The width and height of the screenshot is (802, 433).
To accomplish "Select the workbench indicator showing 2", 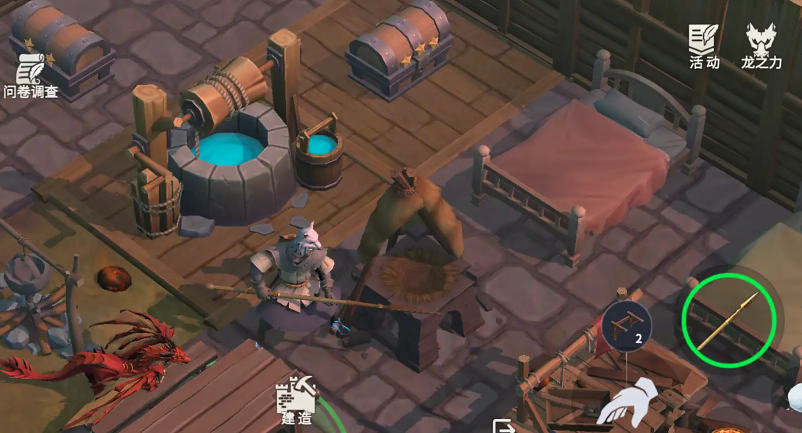I will (x=626, y=326).
